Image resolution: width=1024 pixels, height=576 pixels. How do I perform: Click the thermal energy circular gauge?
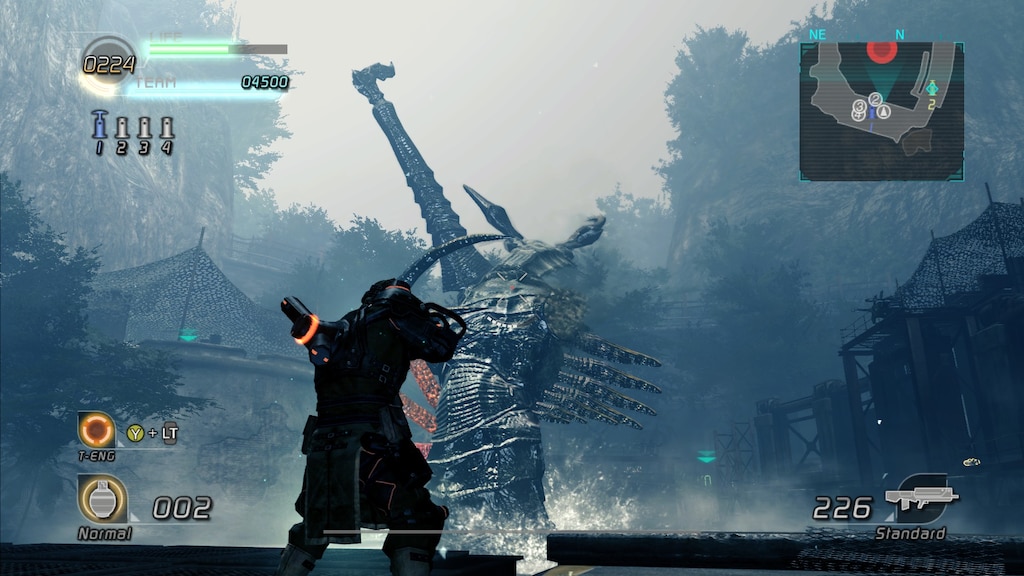pyautogui.click(x=108, y=63)
